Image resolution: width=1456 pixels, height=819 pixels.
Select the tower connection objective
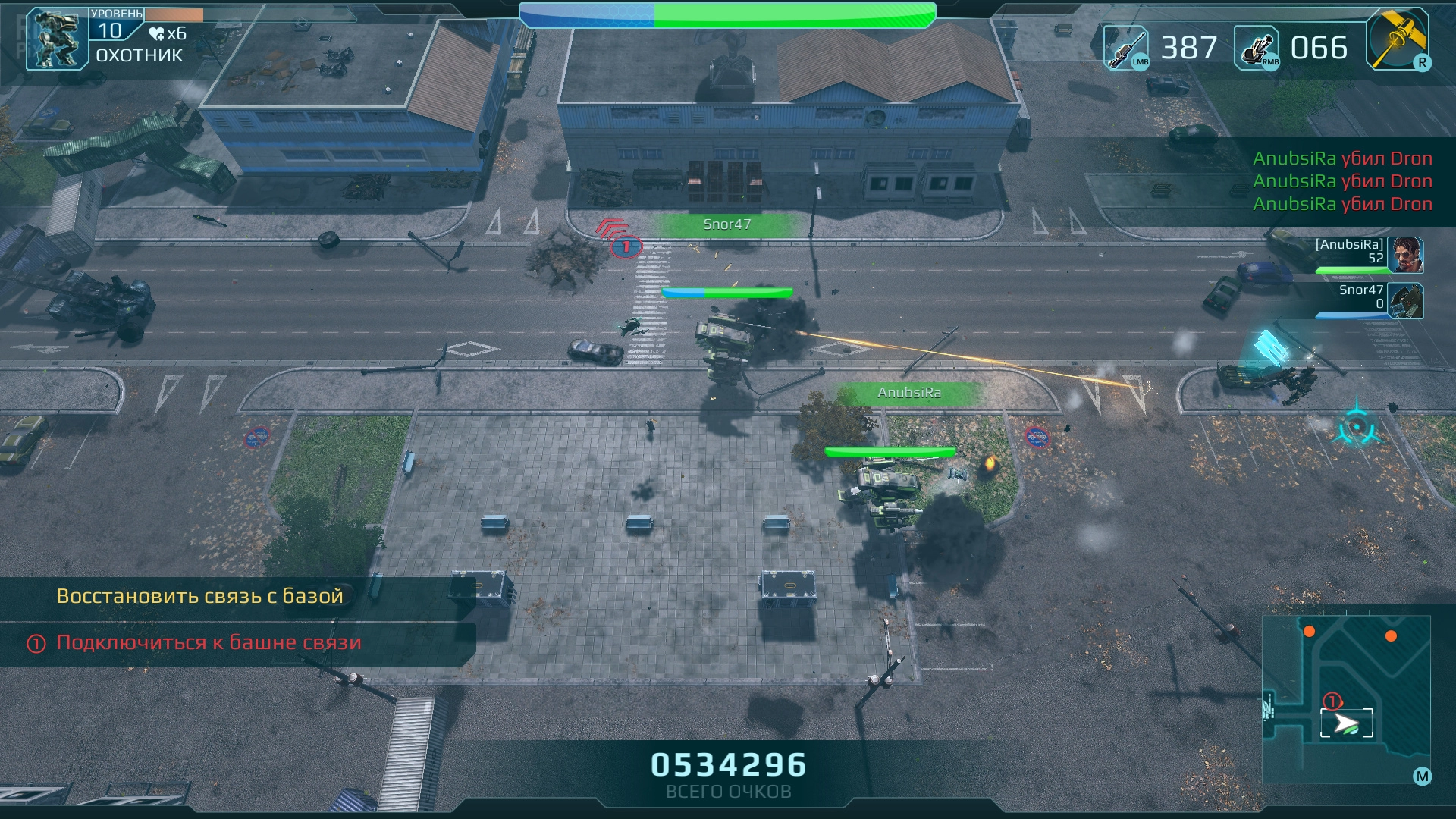[209, 643]
